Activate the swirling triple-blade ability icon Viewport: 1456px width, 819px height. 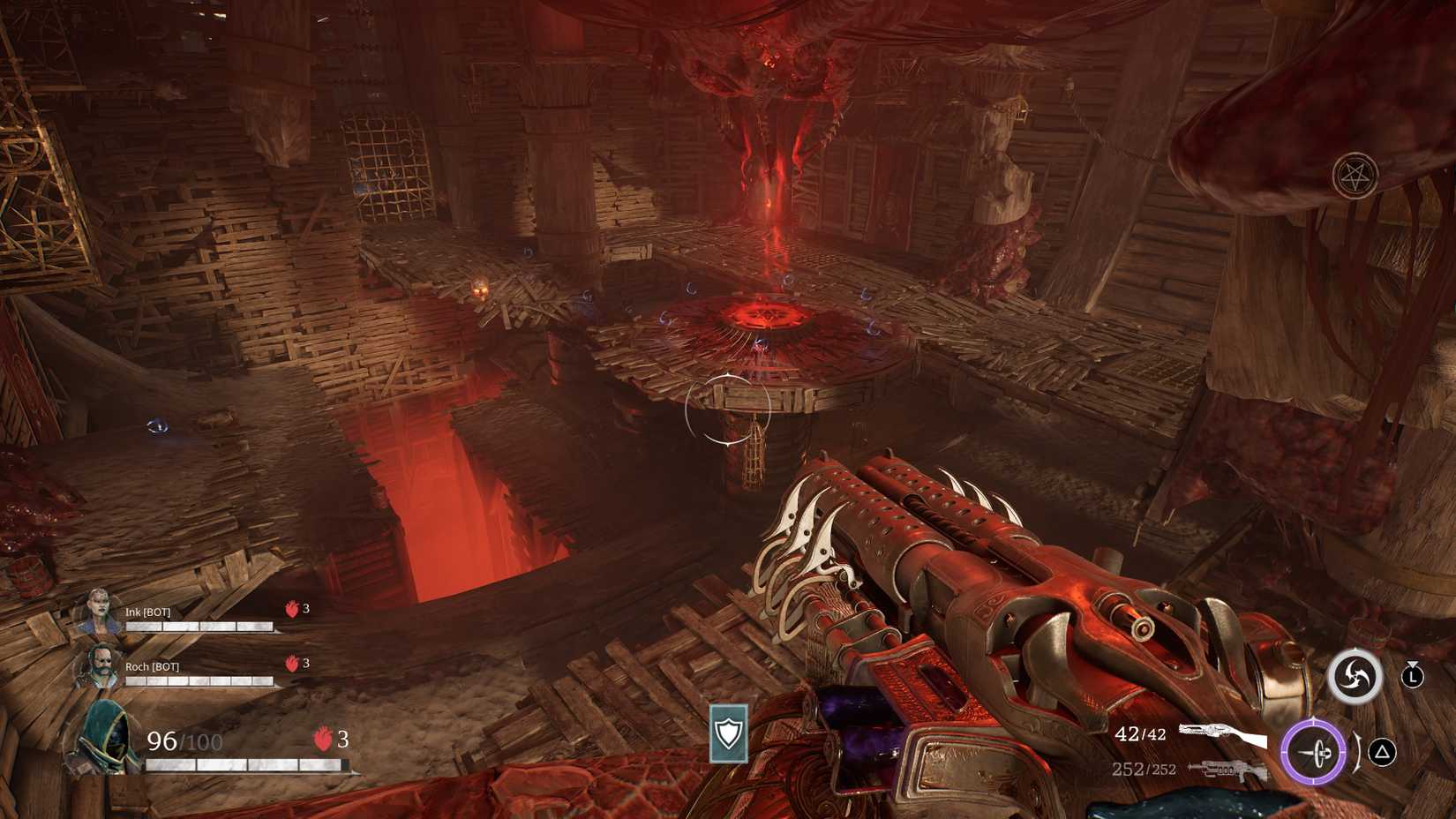click(x=1355, y=677)
